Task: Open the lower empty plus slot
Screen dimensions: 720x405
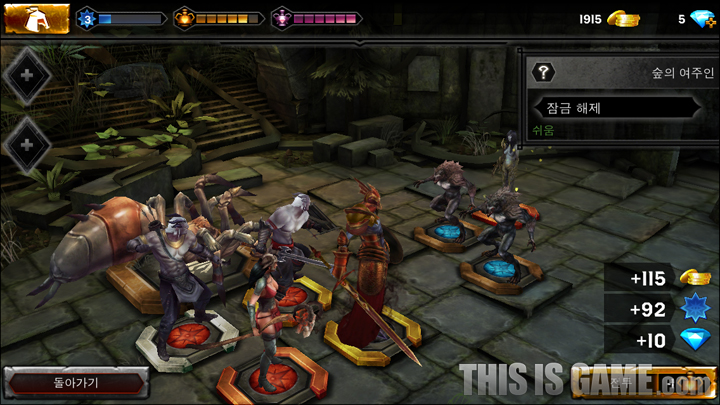Action: point(28,145)
